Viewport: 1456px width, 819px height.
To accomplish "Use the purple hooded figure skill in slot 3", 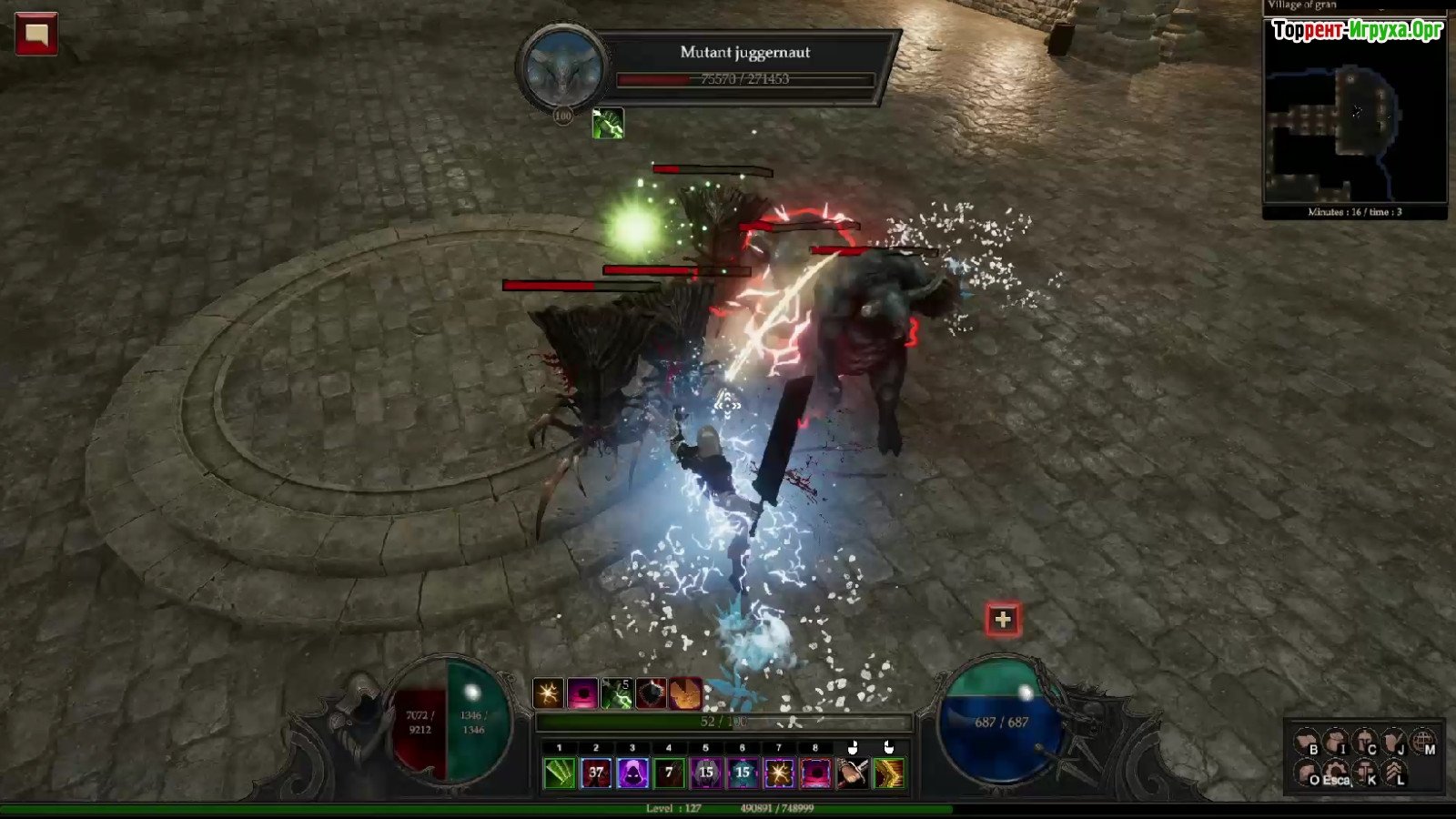I will (x=632, y=773).
